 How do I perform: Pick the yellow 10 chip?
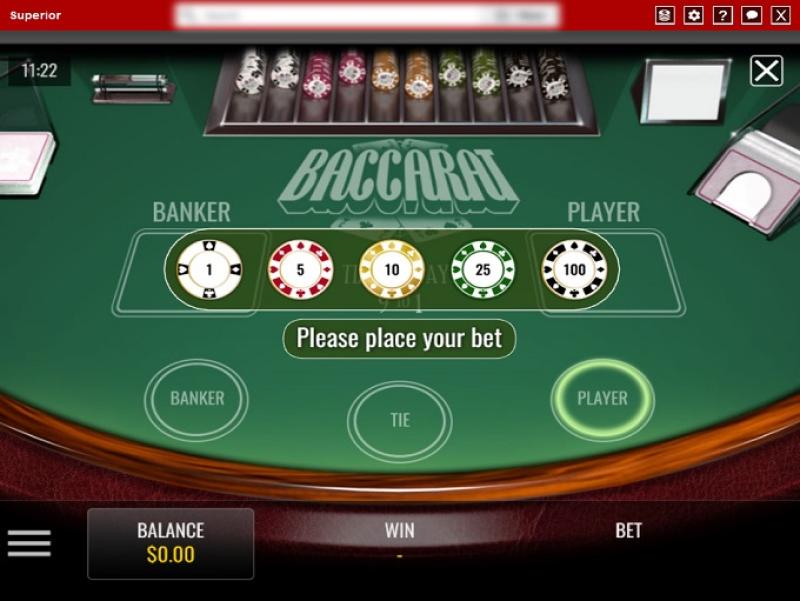(x=392, y=270)
